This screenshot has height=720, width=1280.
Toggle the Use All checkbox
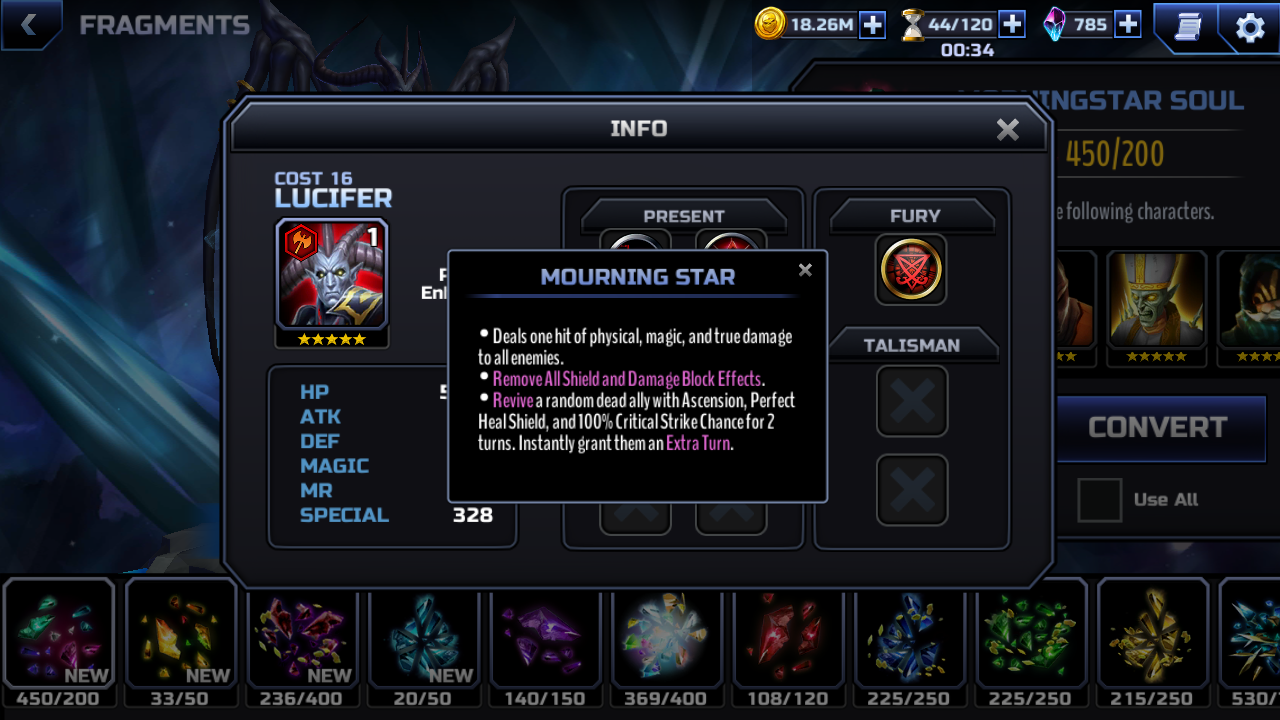coord(1099,500)
